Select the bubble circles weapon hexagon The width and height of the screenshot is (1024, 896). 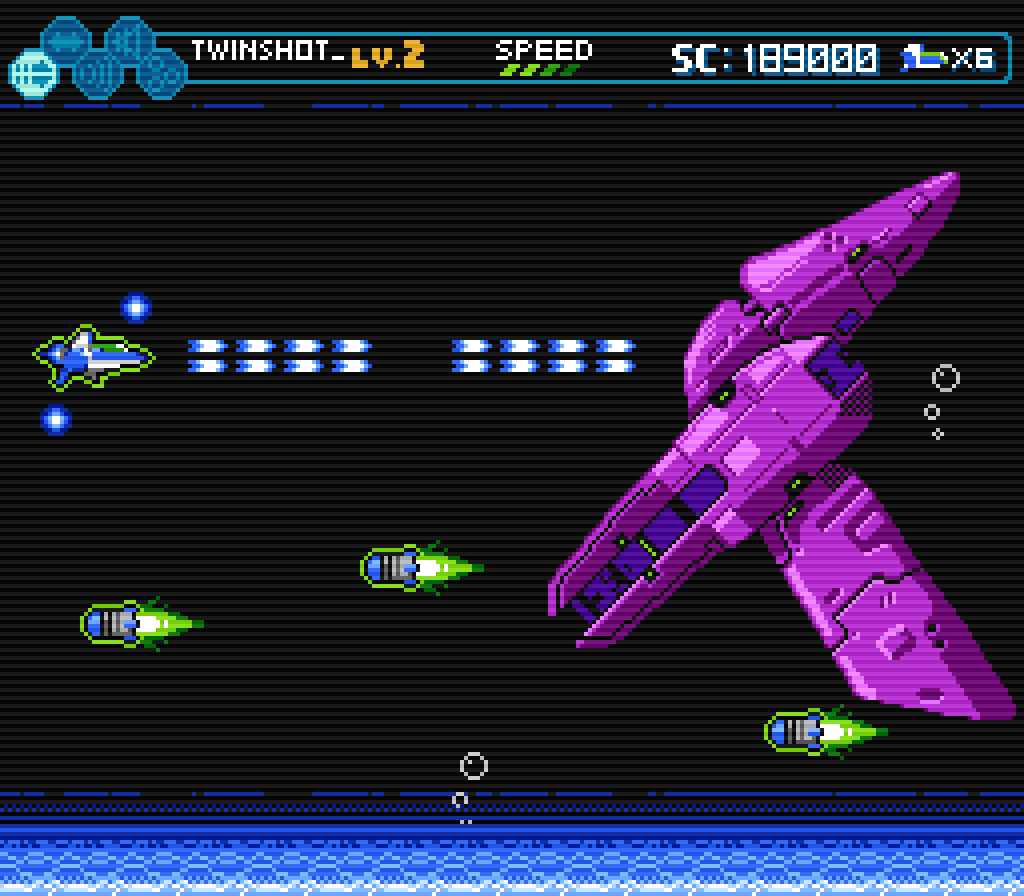pyautogui.click(x=161, y=72)
